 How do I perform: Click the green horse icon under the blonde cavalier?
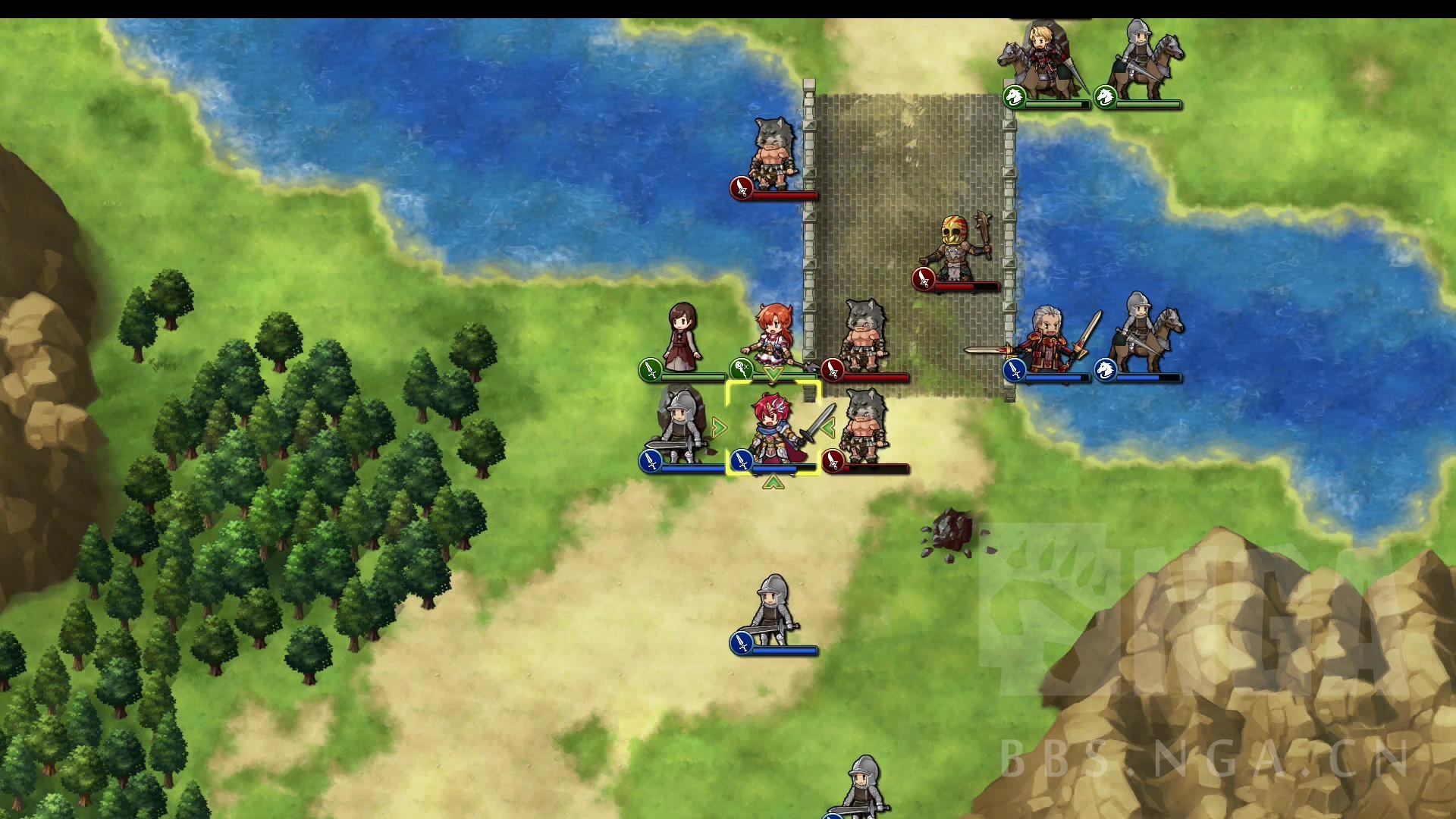(x=1014, y=96)
